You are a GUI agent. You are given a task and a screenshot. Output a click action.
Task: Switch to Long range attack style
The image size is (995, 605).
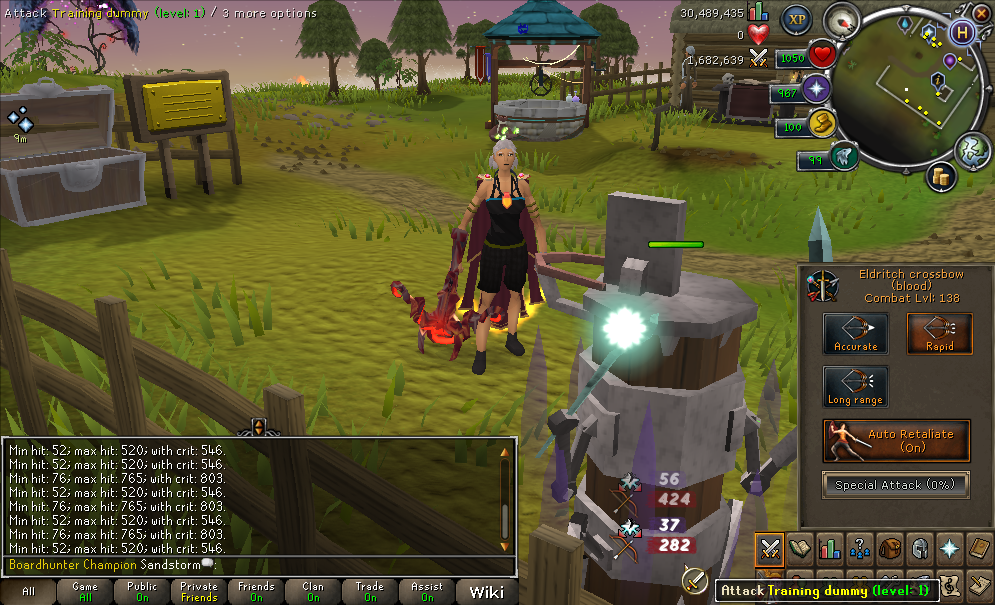point(855,387)
